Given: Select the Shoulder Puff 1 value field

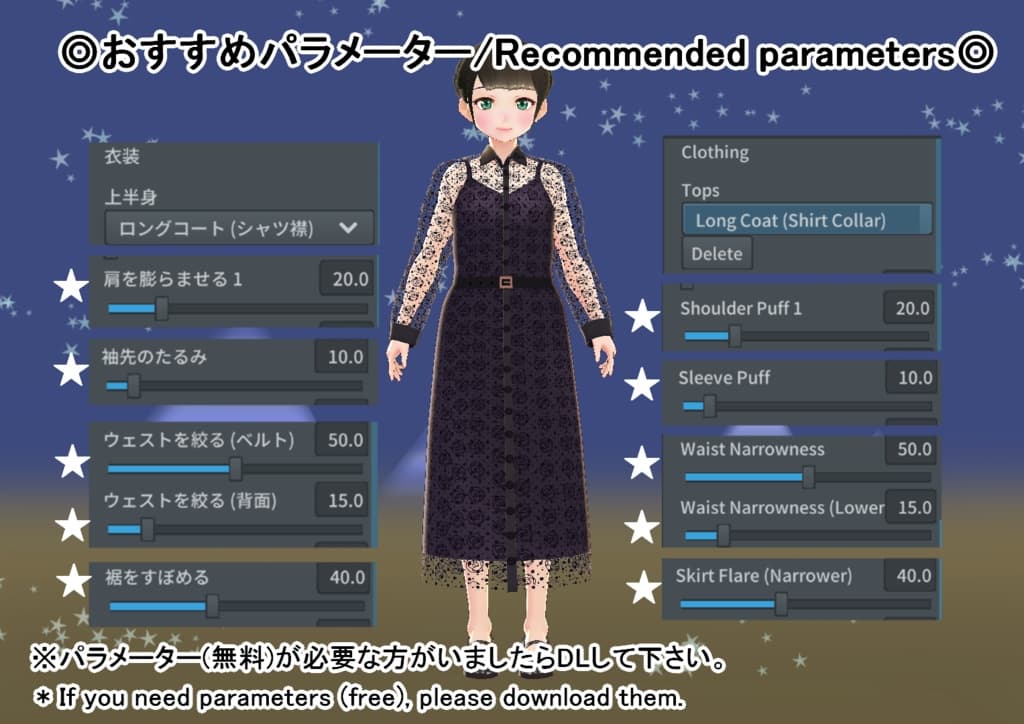Looking at the screenshot, I should pyautogui.click(x=910, y=308).
